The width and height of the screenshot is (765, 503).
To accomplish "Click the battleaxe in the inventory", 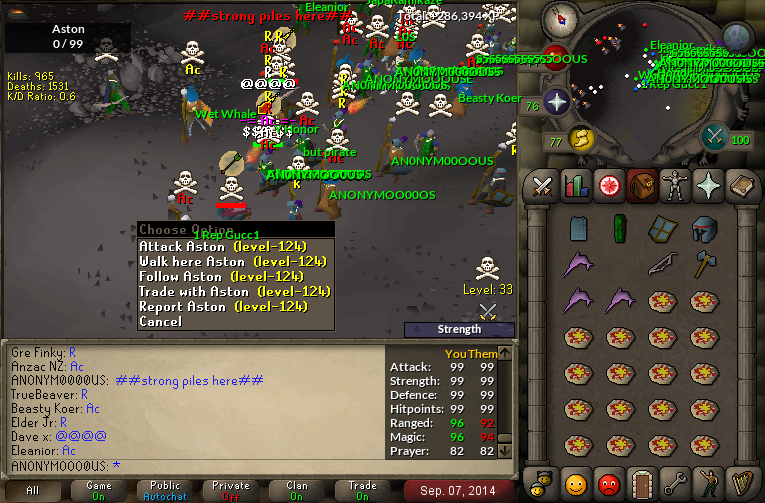I will coord(704,264).
